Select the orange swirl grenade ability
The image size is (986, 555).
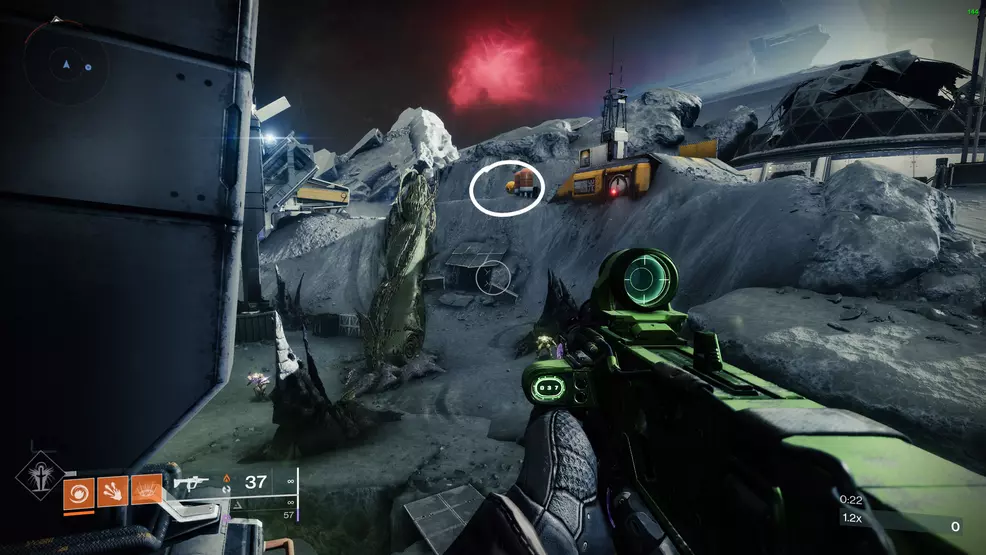(x=79, y=491)
